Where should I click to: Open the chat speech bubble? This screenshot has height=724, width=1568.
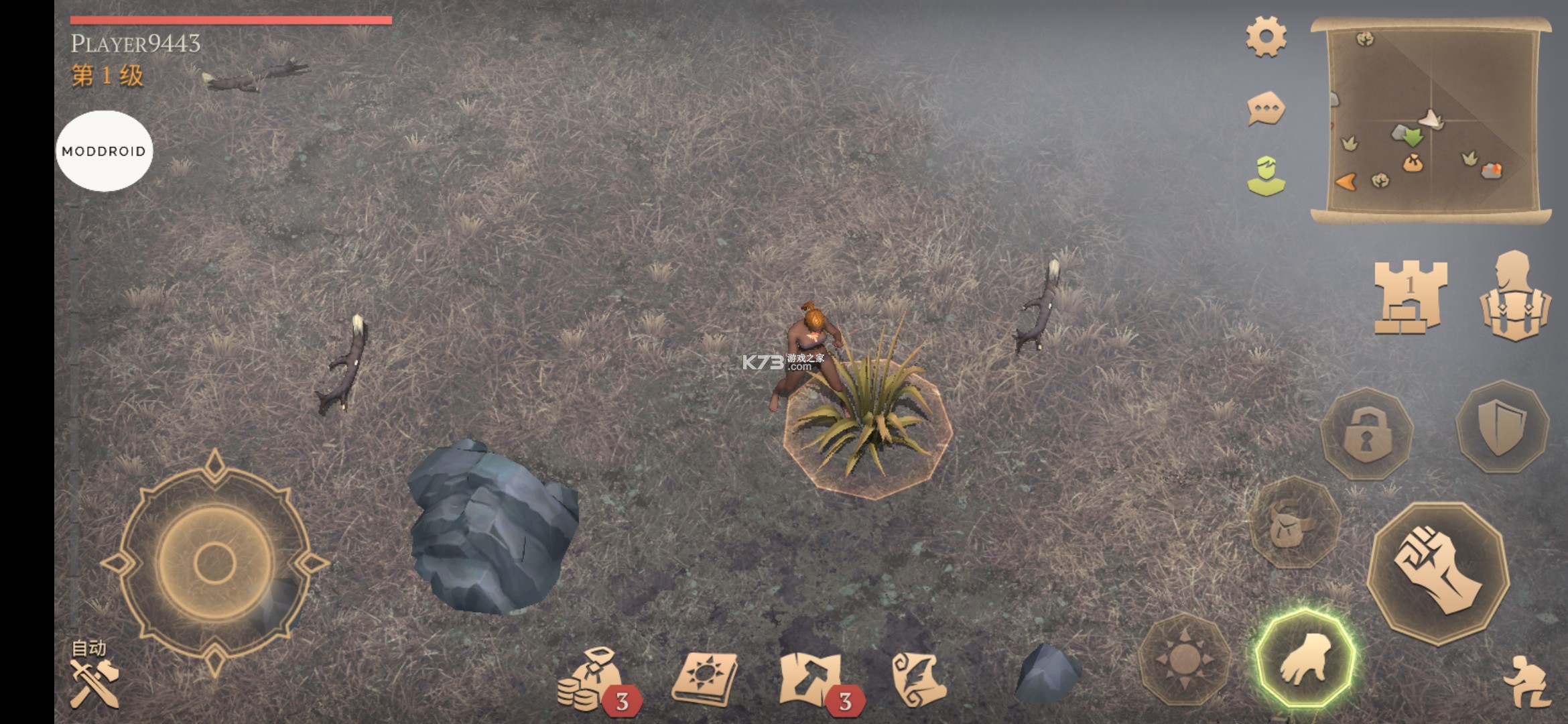coord(1266,109)
